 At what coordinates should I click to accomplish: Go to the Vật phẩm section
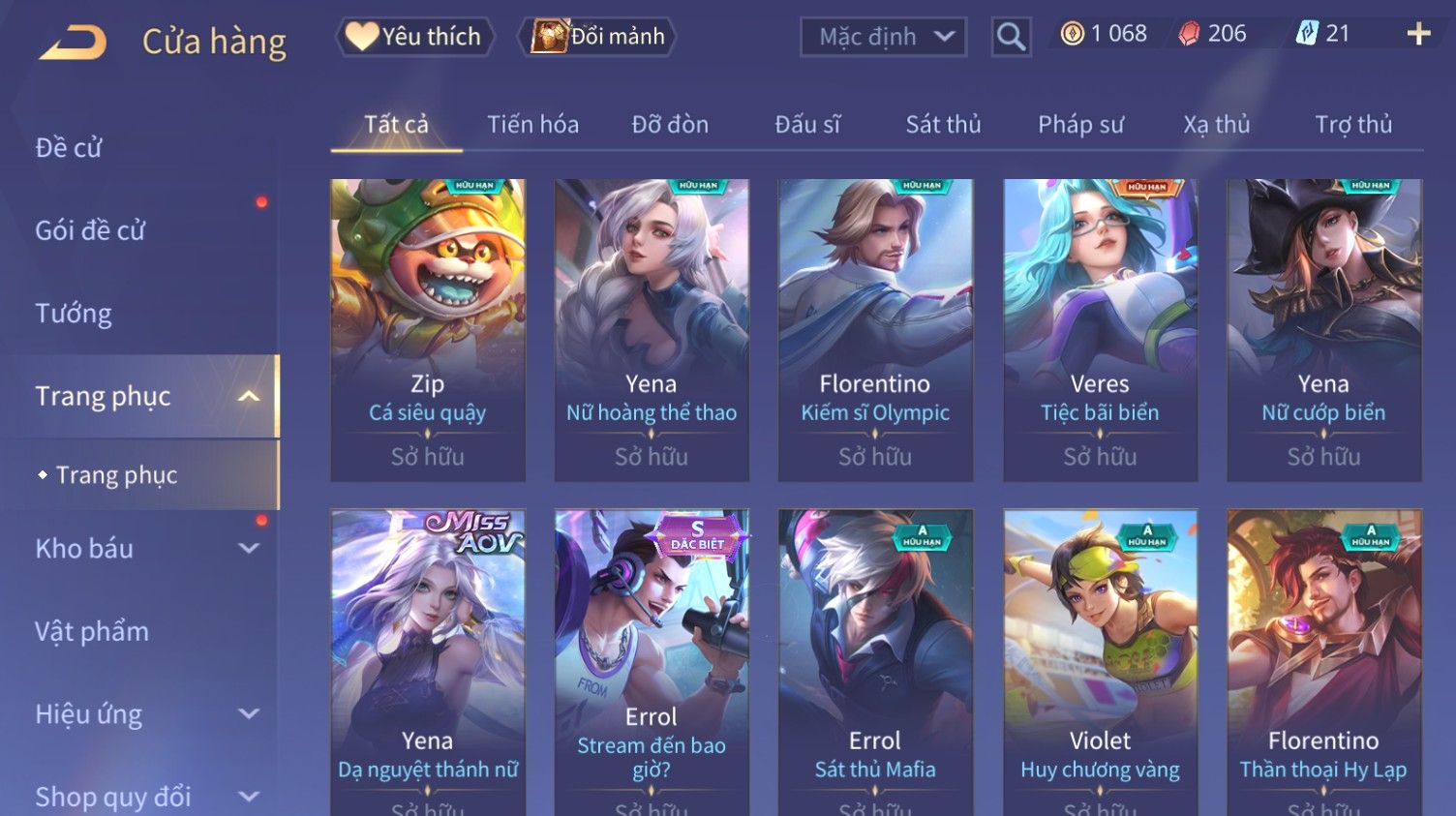(x=92, y=632)
